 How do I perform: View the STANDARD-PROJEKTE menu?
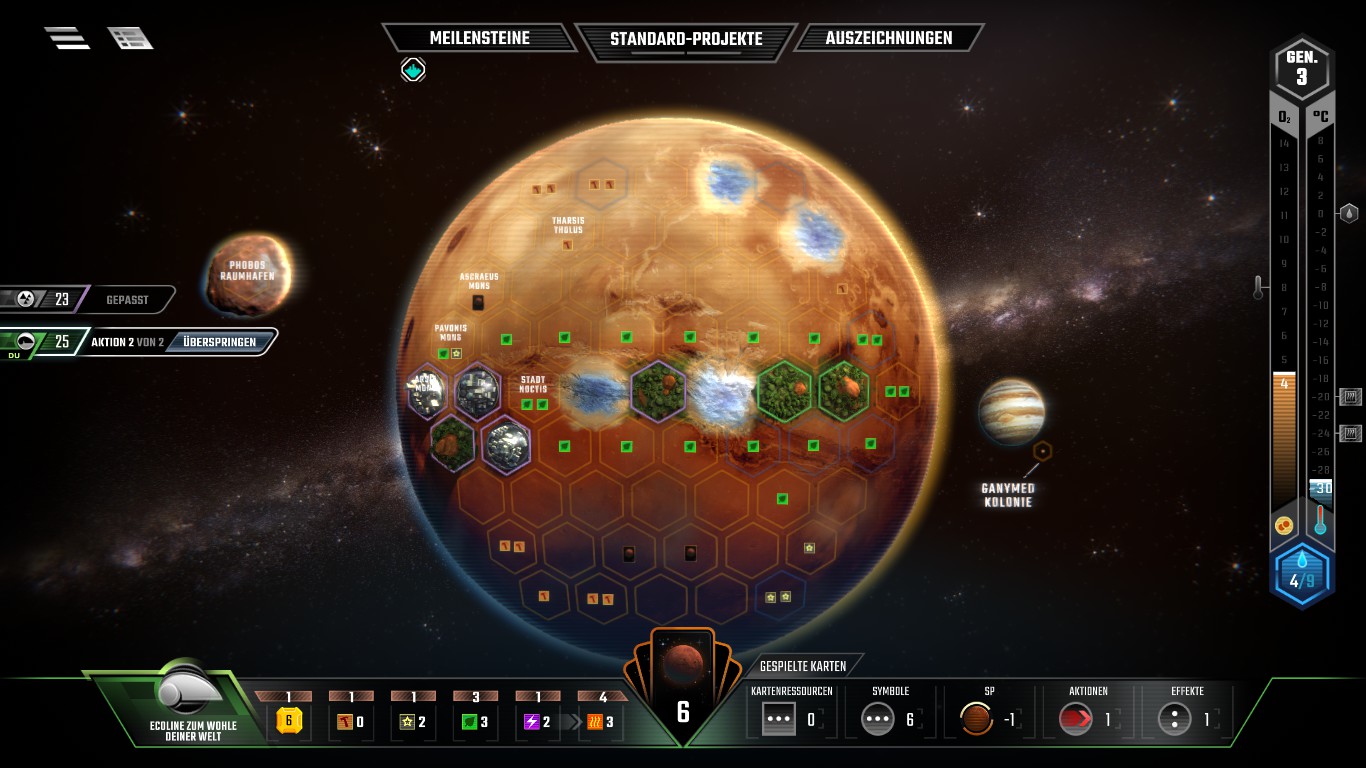click(x=686, y=40)
